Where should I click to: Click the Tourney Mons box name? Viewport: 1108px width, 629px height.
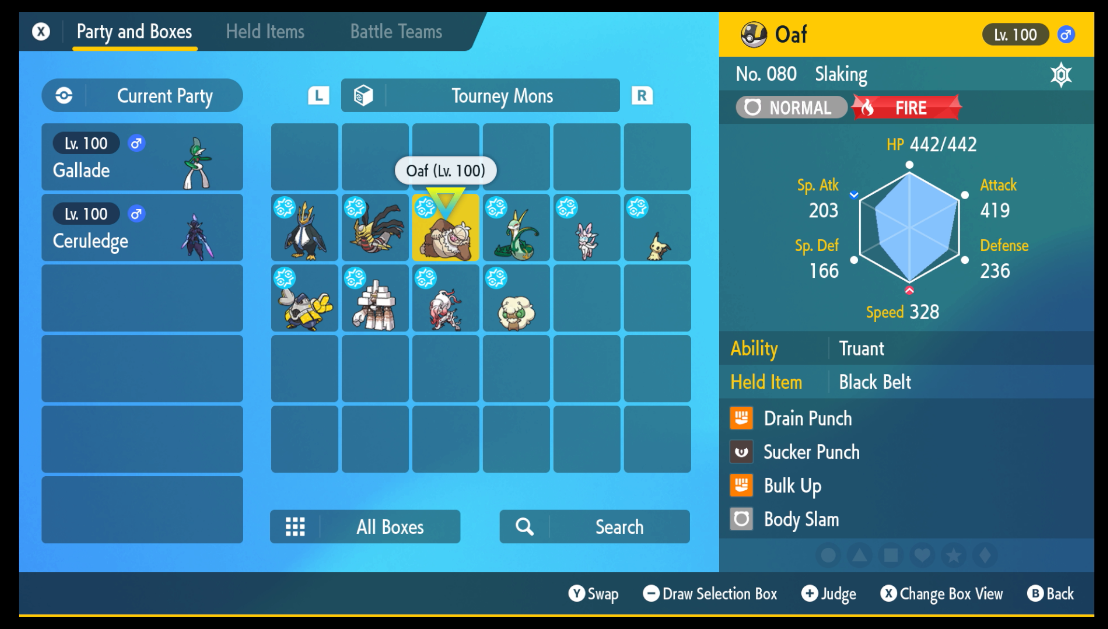point(480,96)
